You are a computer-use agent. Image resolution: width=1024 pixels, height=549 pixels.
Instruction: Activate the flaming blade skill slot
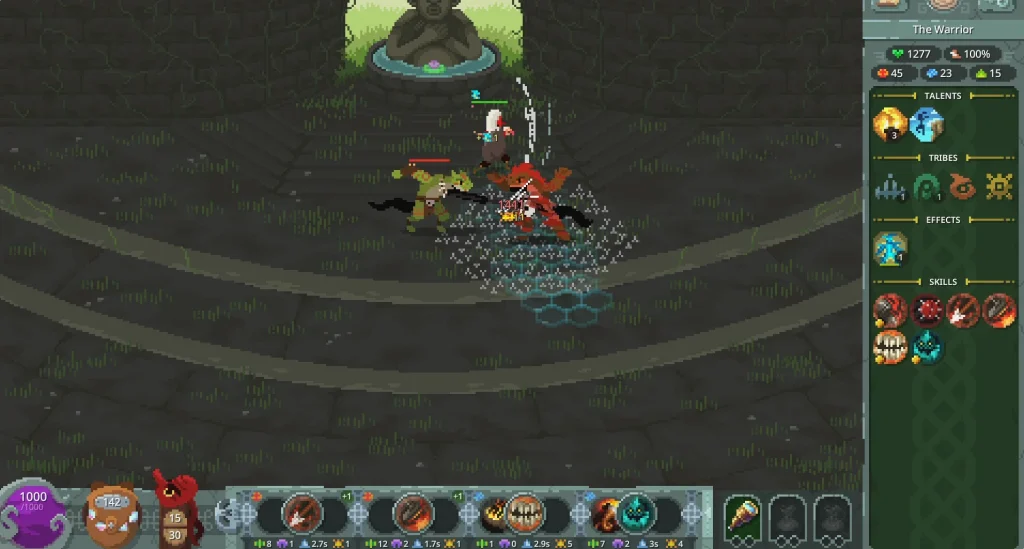pos(412,514)
